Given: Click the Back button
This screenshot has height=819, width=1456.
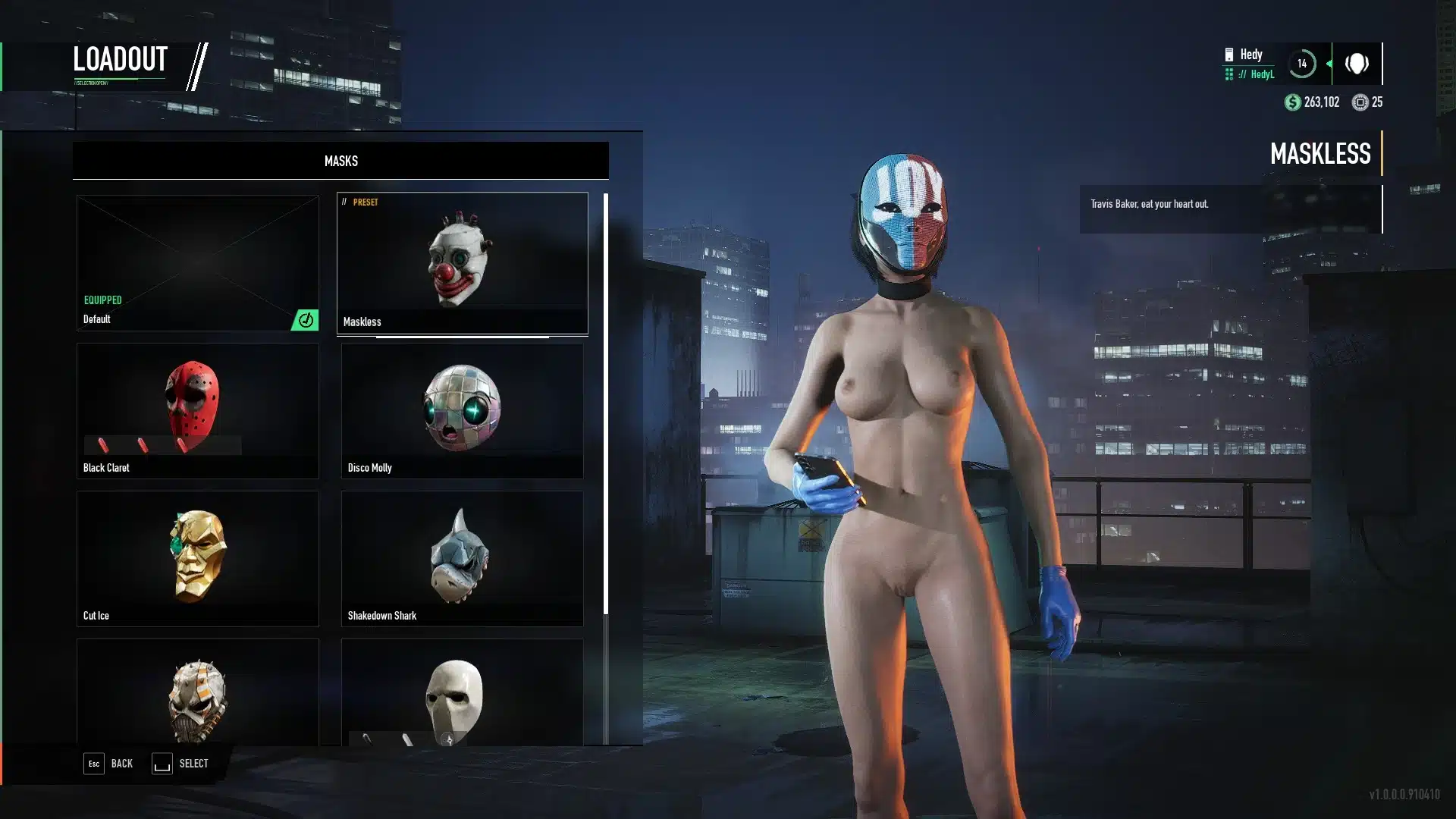Looking at the screenshot, I should pyautogui.click(x=108, y=764).
